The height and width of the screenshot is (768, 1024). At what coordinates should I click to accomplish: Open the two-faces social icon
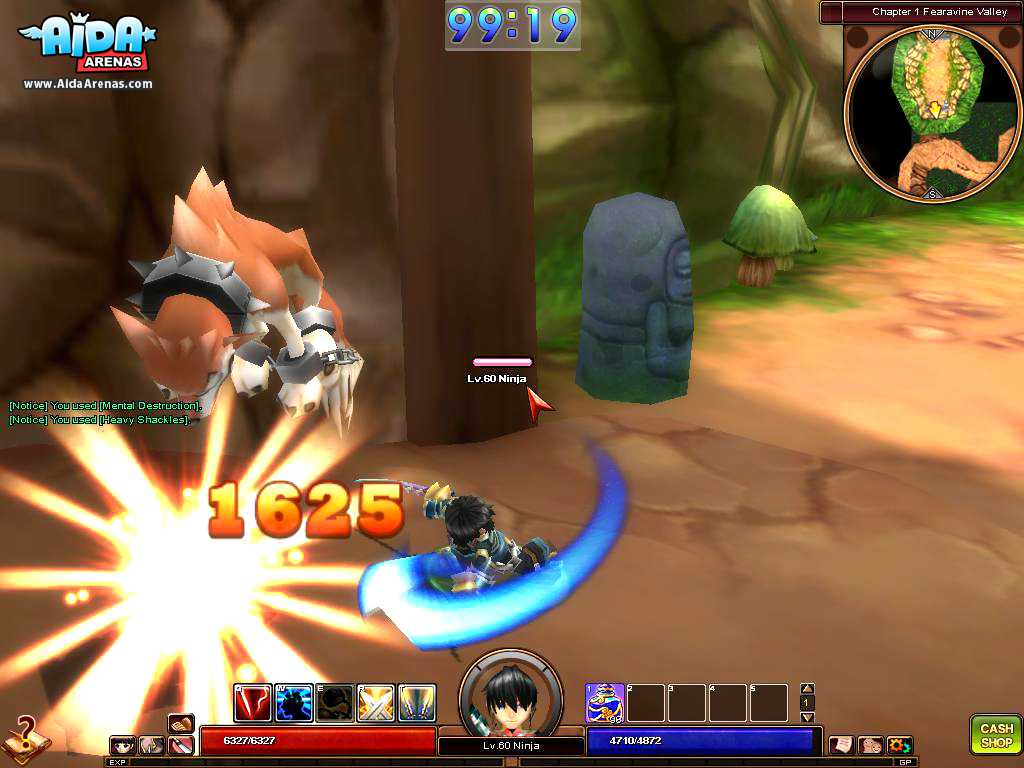(870, 745)
